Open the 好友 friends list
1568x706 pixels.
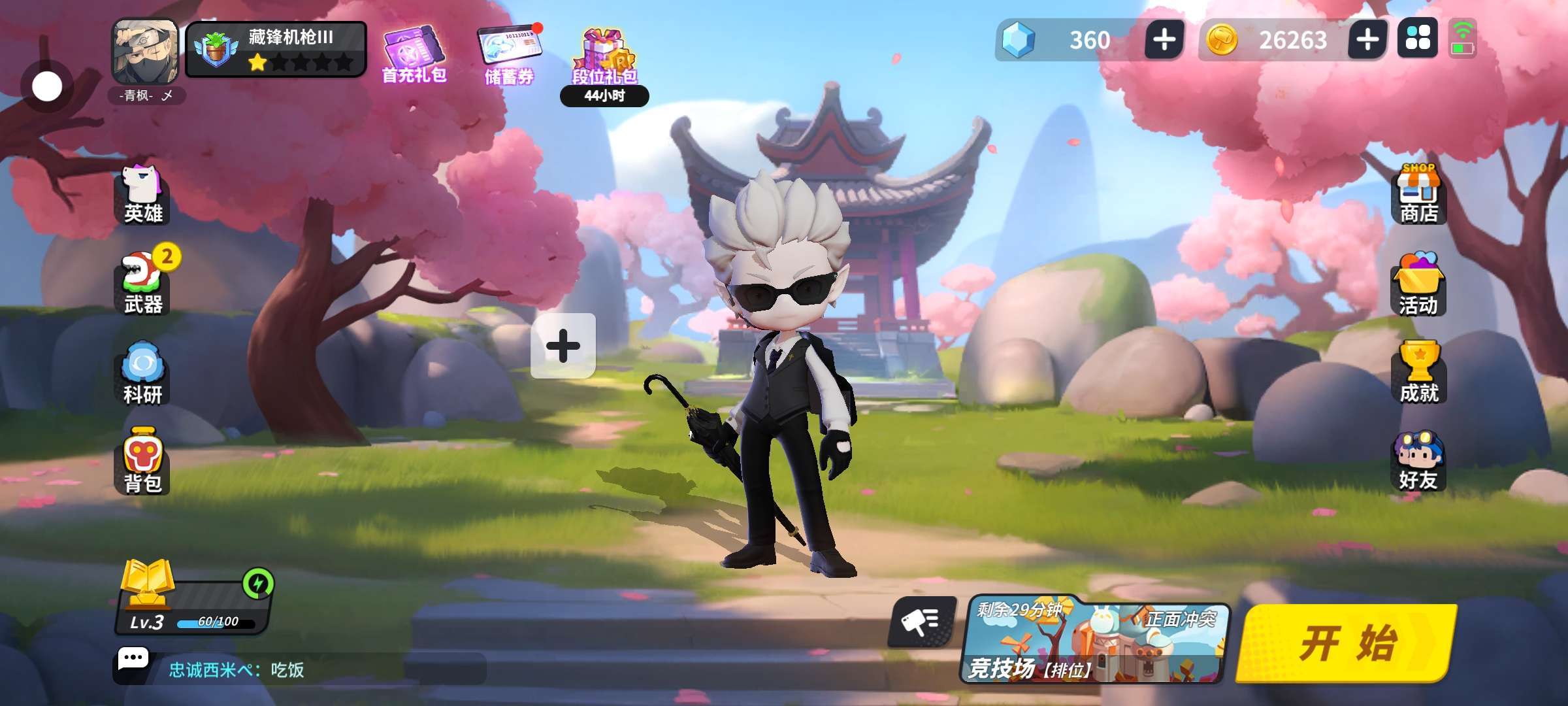[1418, 462]
